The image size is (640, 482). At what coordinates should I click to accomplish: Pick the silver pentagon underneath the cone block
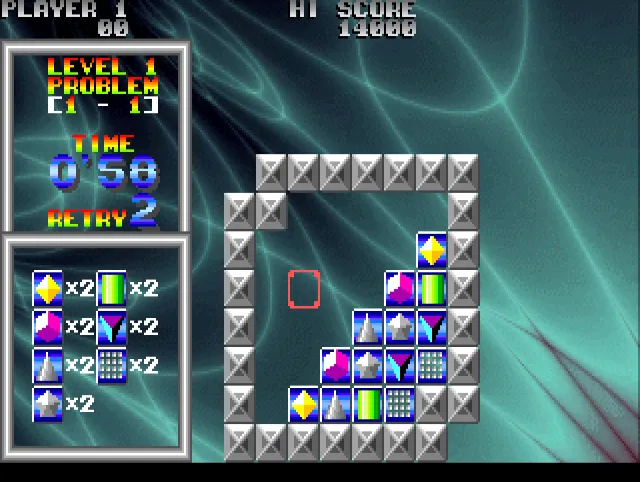click(368, 365)
